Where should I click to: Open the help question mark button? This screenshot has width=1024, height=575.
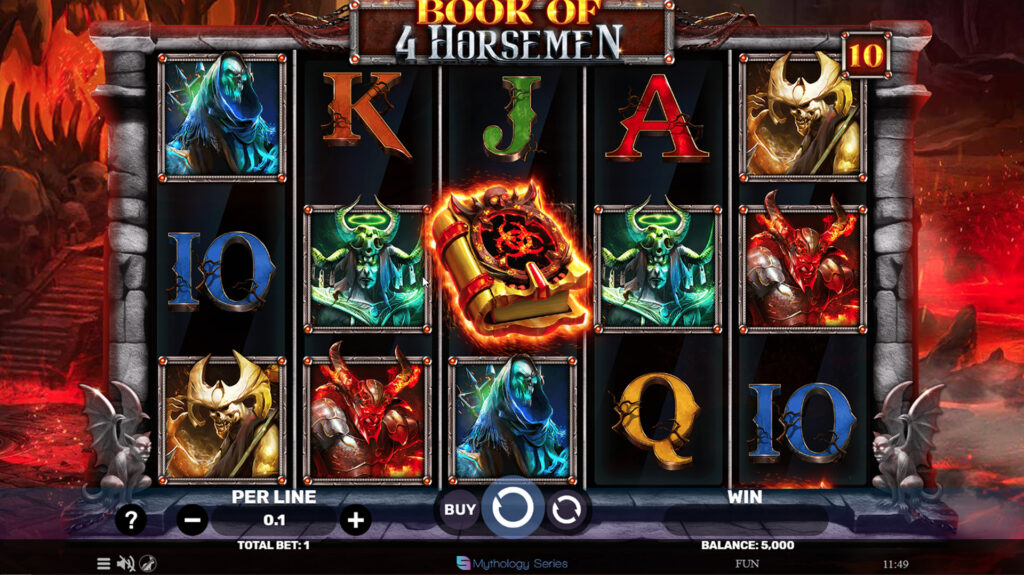click(131, 520)
